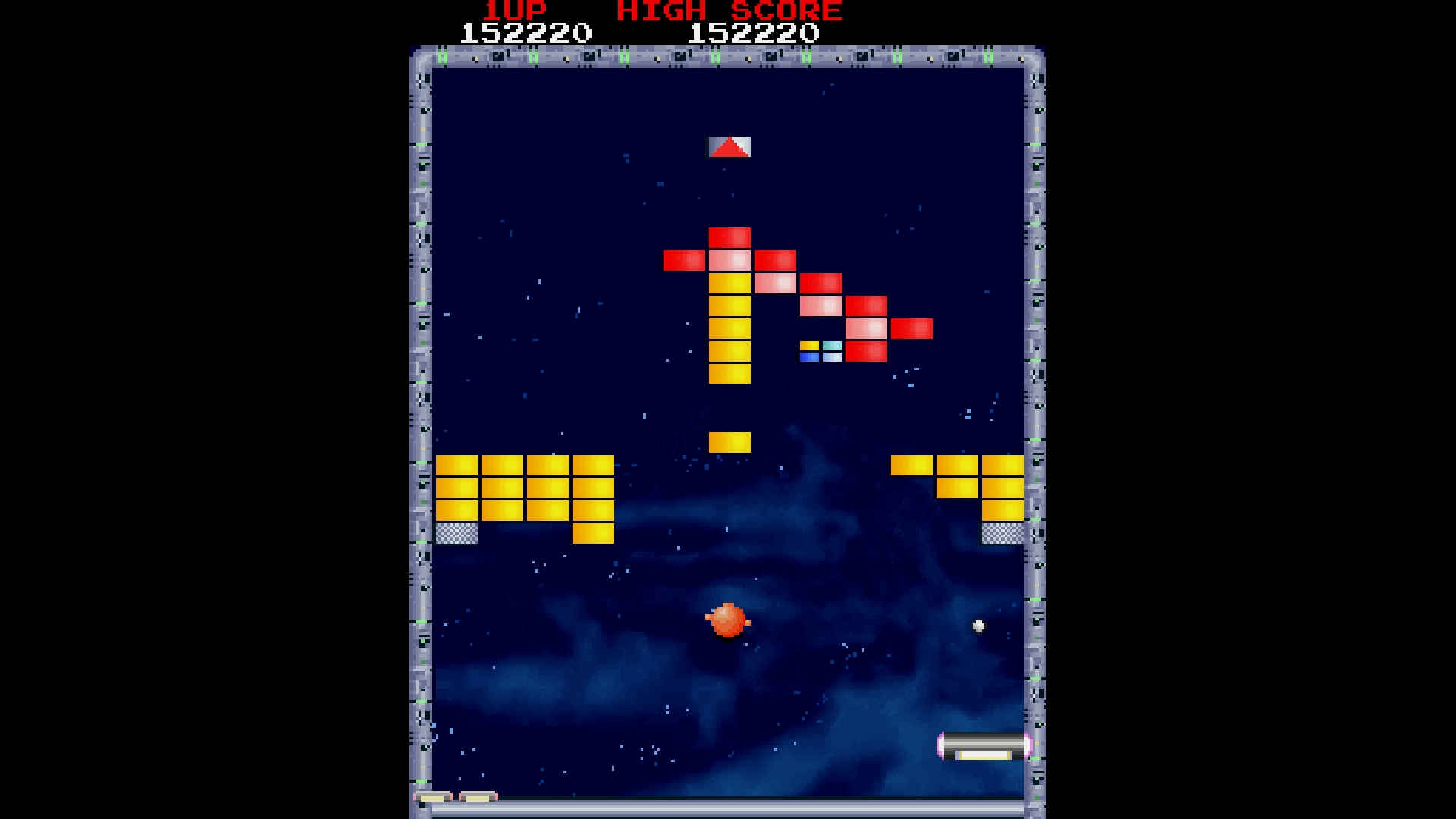Screen dimensions: 1456x819
Task: Click the white ball in play
Action: click(x=978, y=626)
